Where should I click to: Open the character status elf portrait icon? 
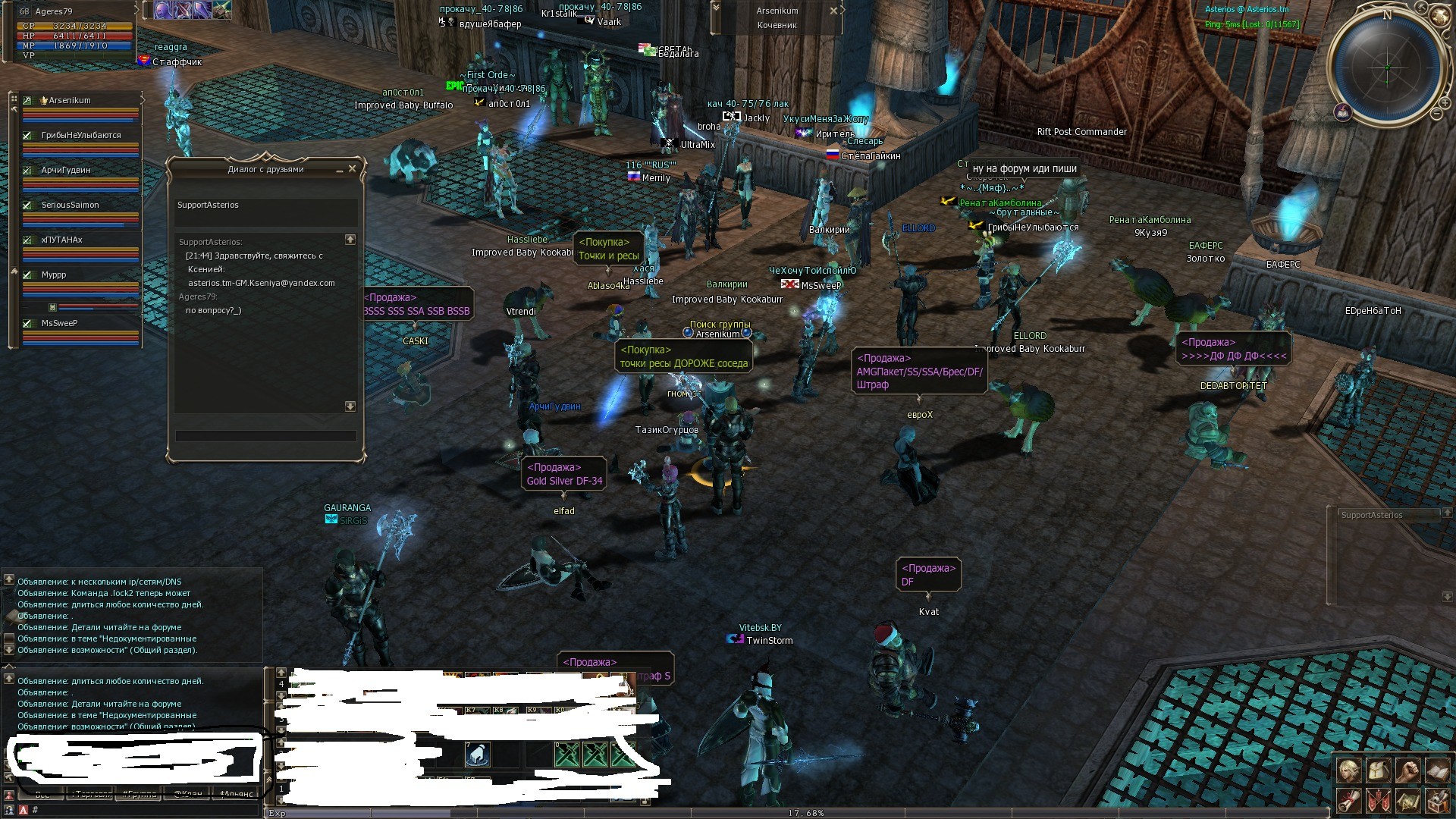tap(1348, 772)
